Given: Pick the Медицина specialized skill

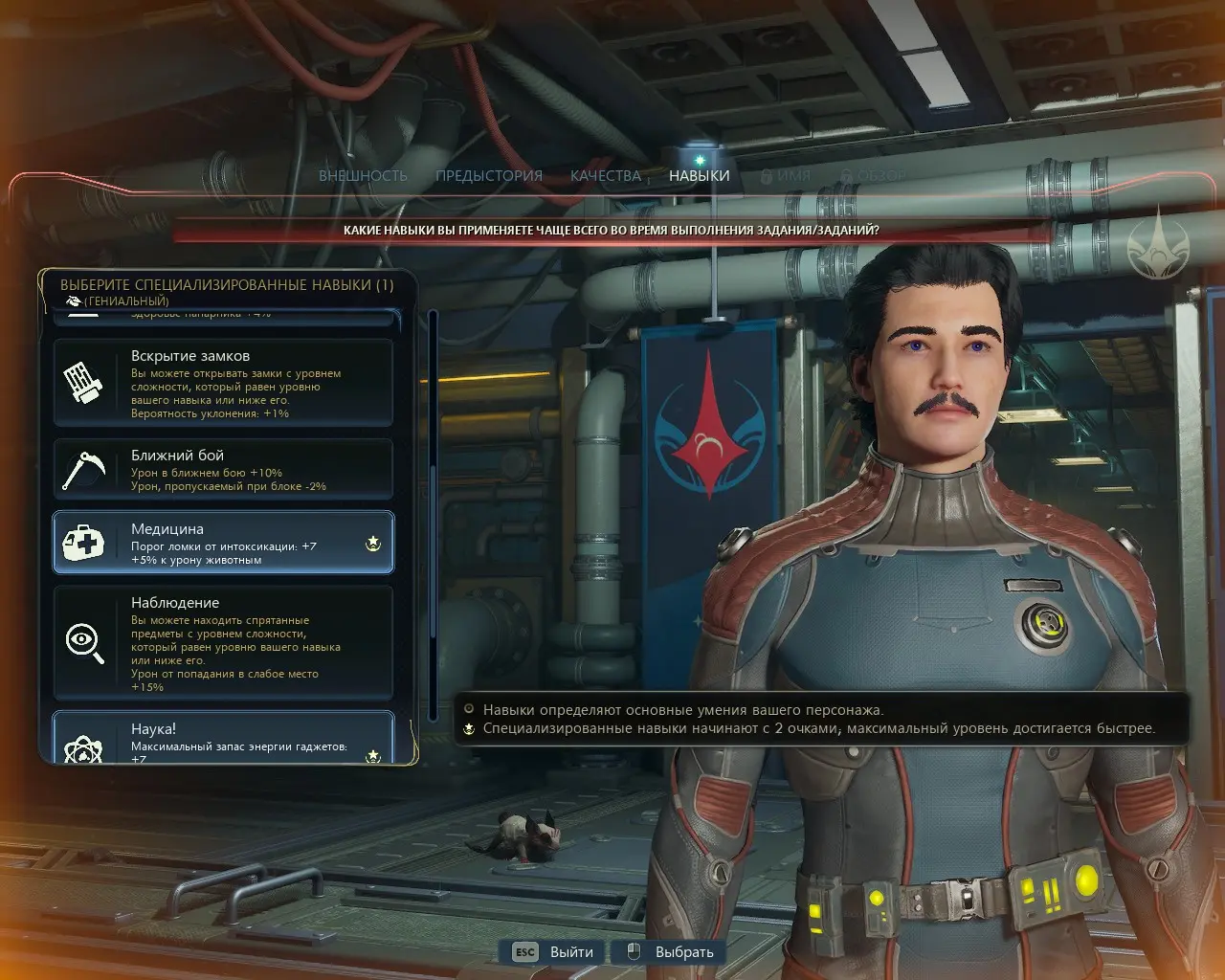Looking at the screenshot, I should point(223,543).
